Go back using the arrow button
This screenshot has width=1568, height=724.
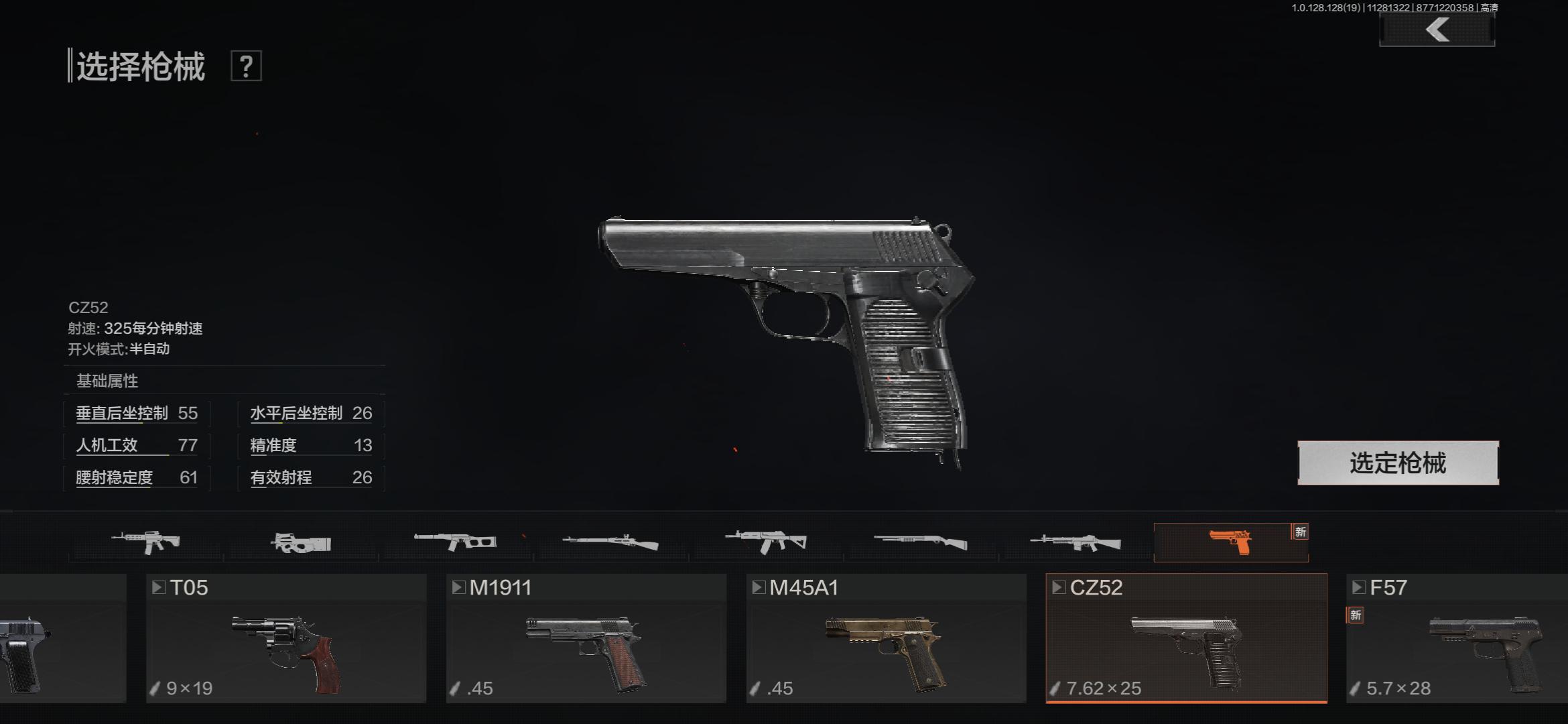[x=1437, y=30]
